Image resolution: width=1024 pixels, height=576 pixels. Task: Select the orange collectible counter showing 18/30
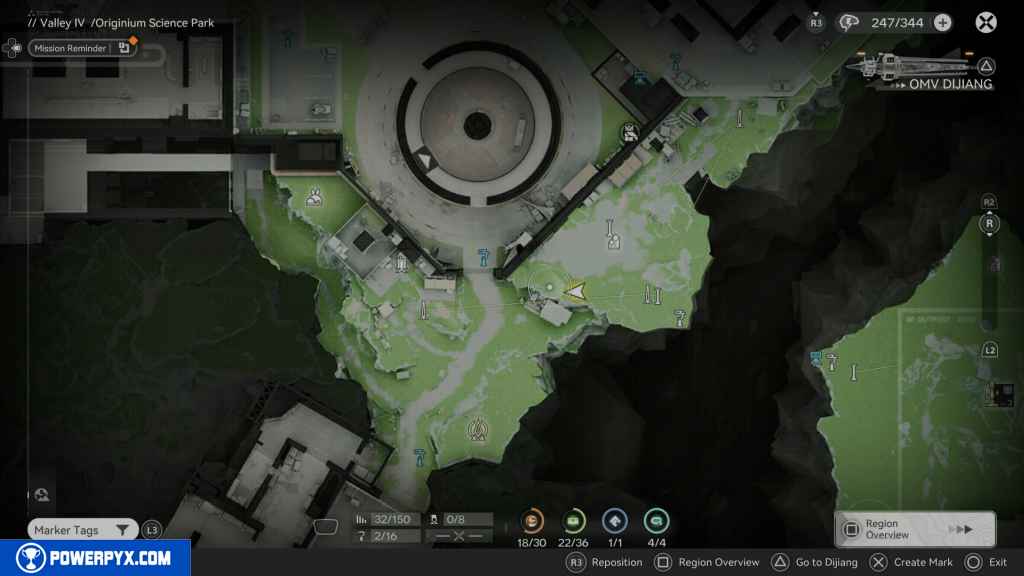click(532, 521)
